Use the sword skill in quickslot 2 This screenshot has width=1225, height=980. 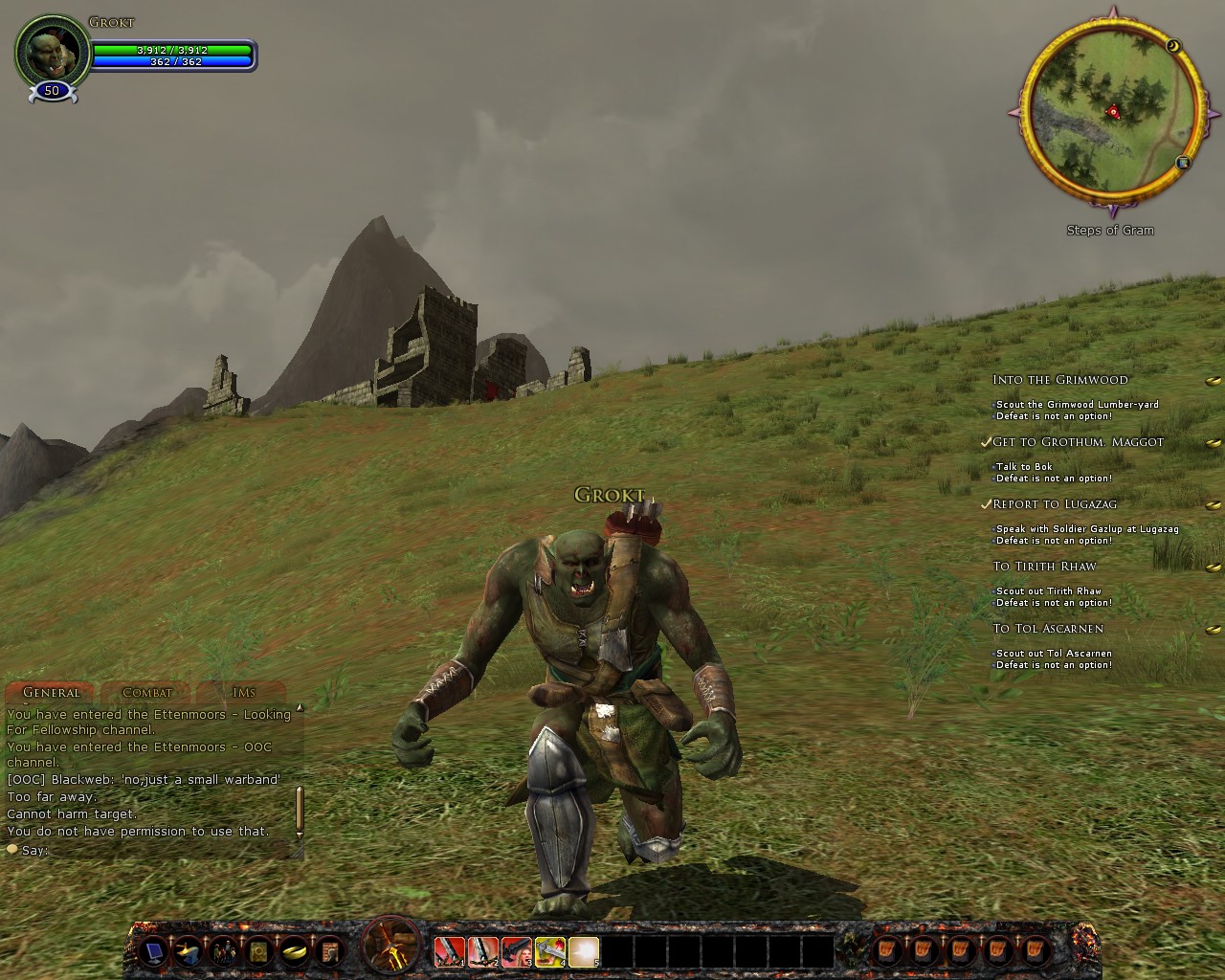pos(483,951)
